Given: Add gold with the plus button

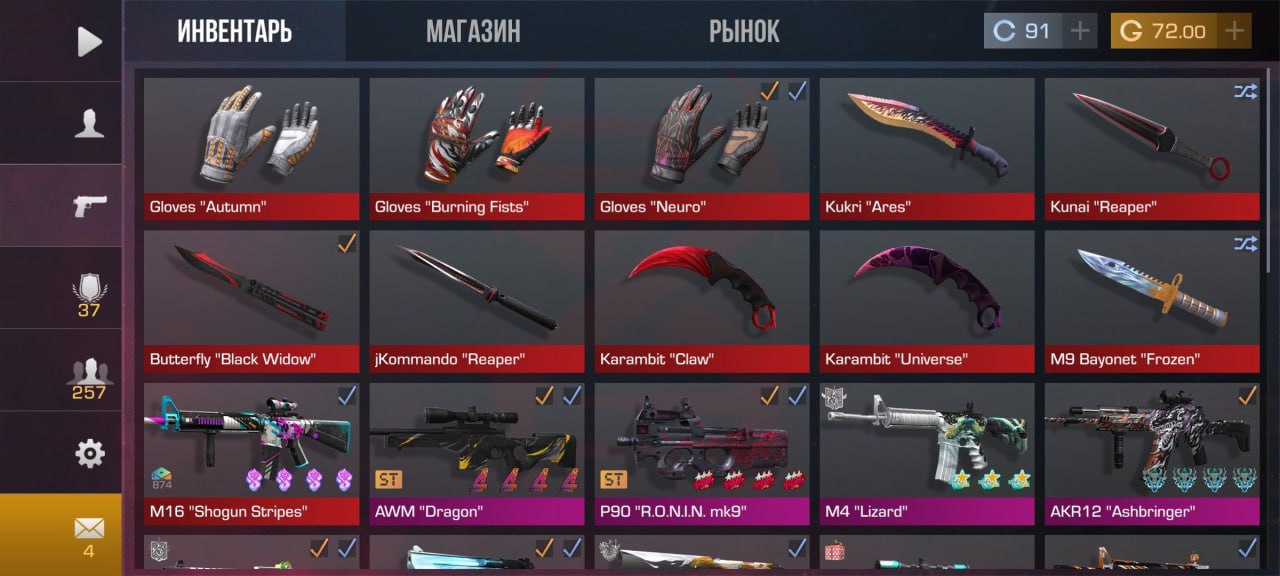Looking at the screenshot, I should coord(1235,31).
